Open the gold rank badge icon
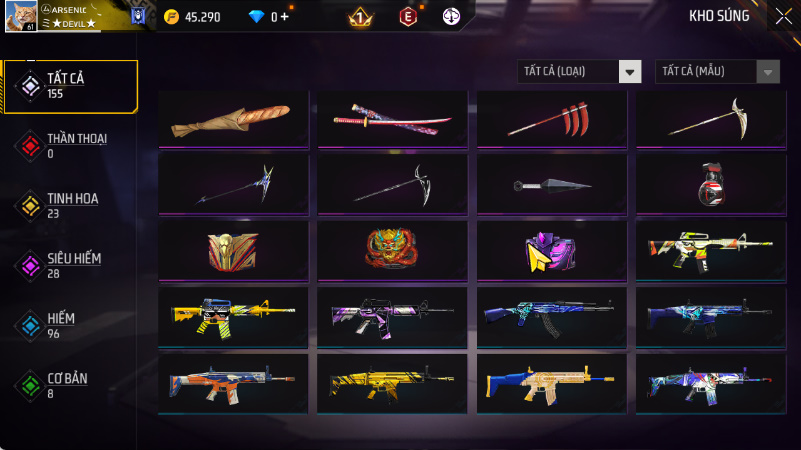Screen dimensions: 801x450 [x=360, y=17]
